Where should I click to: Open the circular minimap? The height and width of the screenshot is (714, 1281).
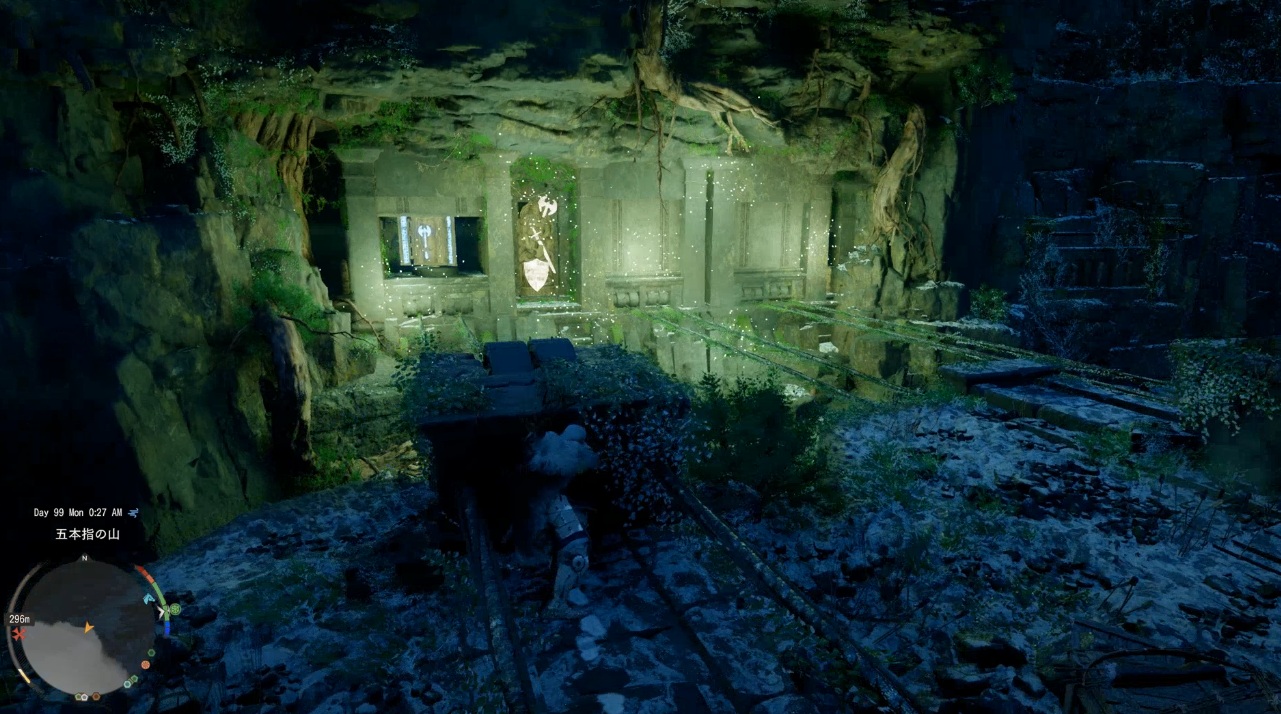[86, 627]
